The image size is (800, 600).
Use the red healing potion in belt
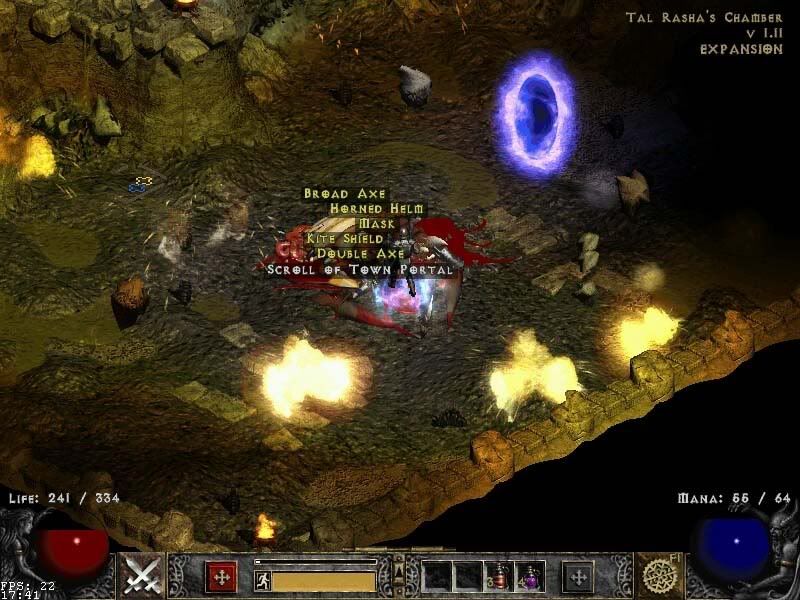click(499, 576)
